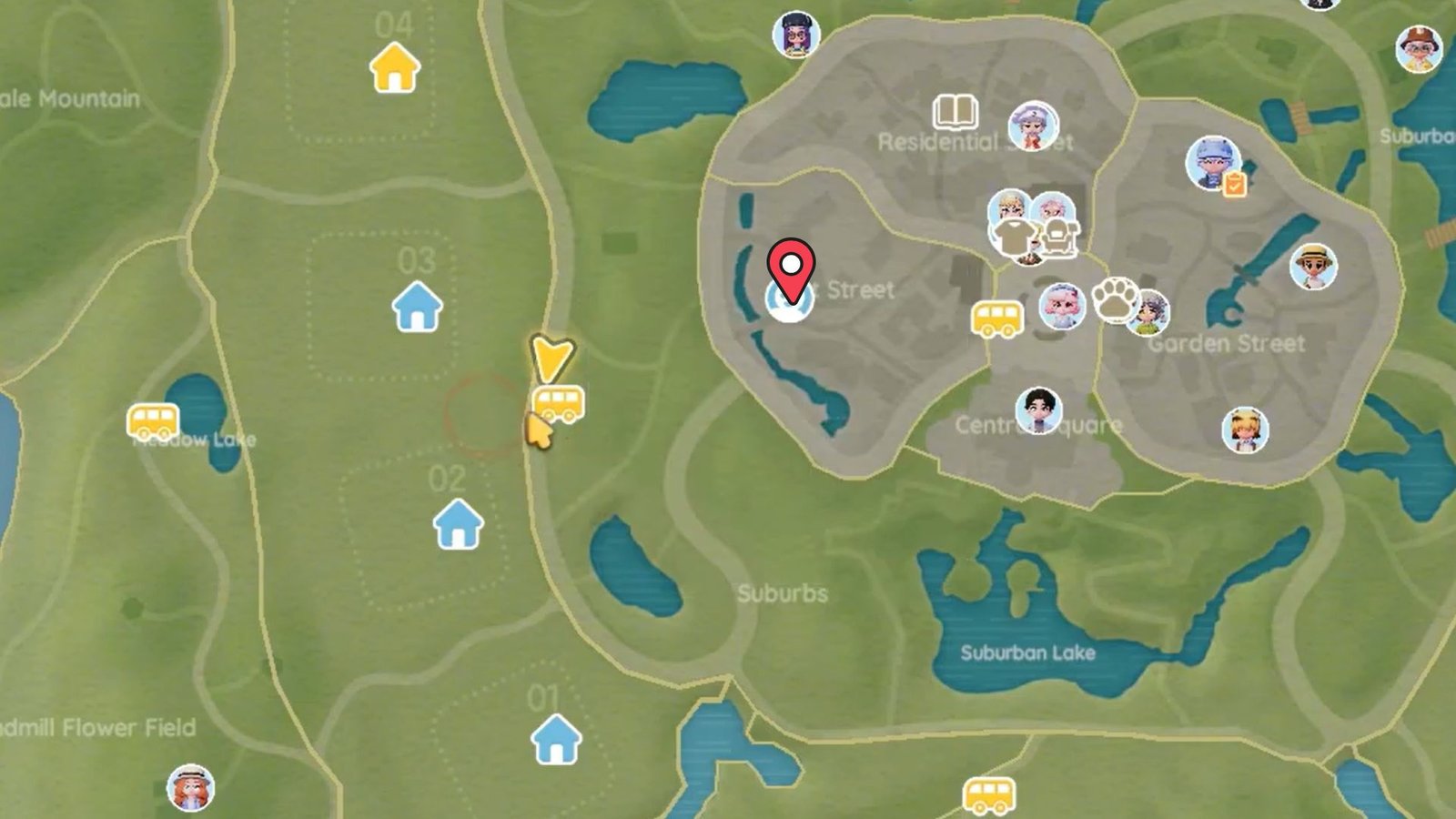Click the orange quest clipboard badge in Garden Street
Image resolution: width=1456 pixels, height=819 pixels.
pos(1231,184)
